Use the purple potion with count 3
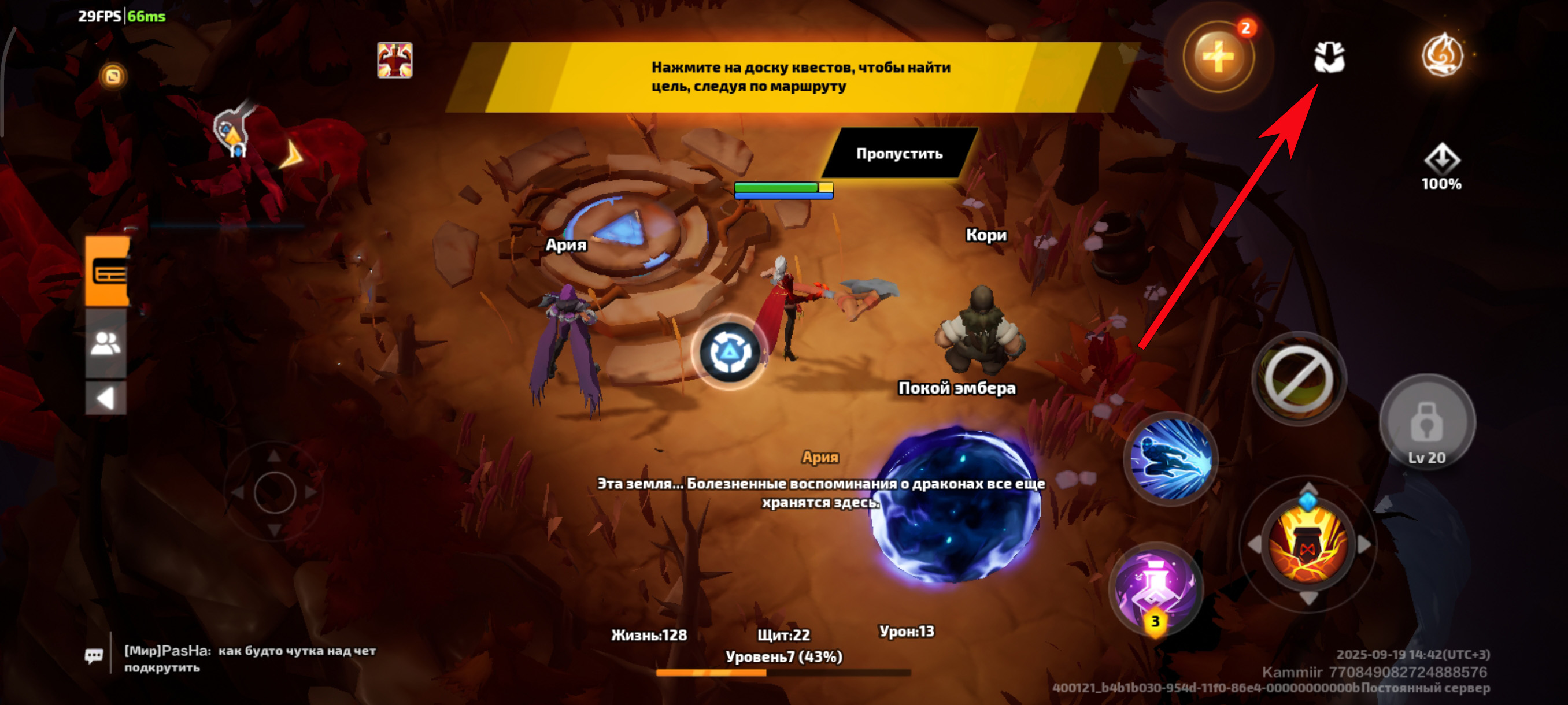This screenshot has width=1568, height=705. 1155,588
